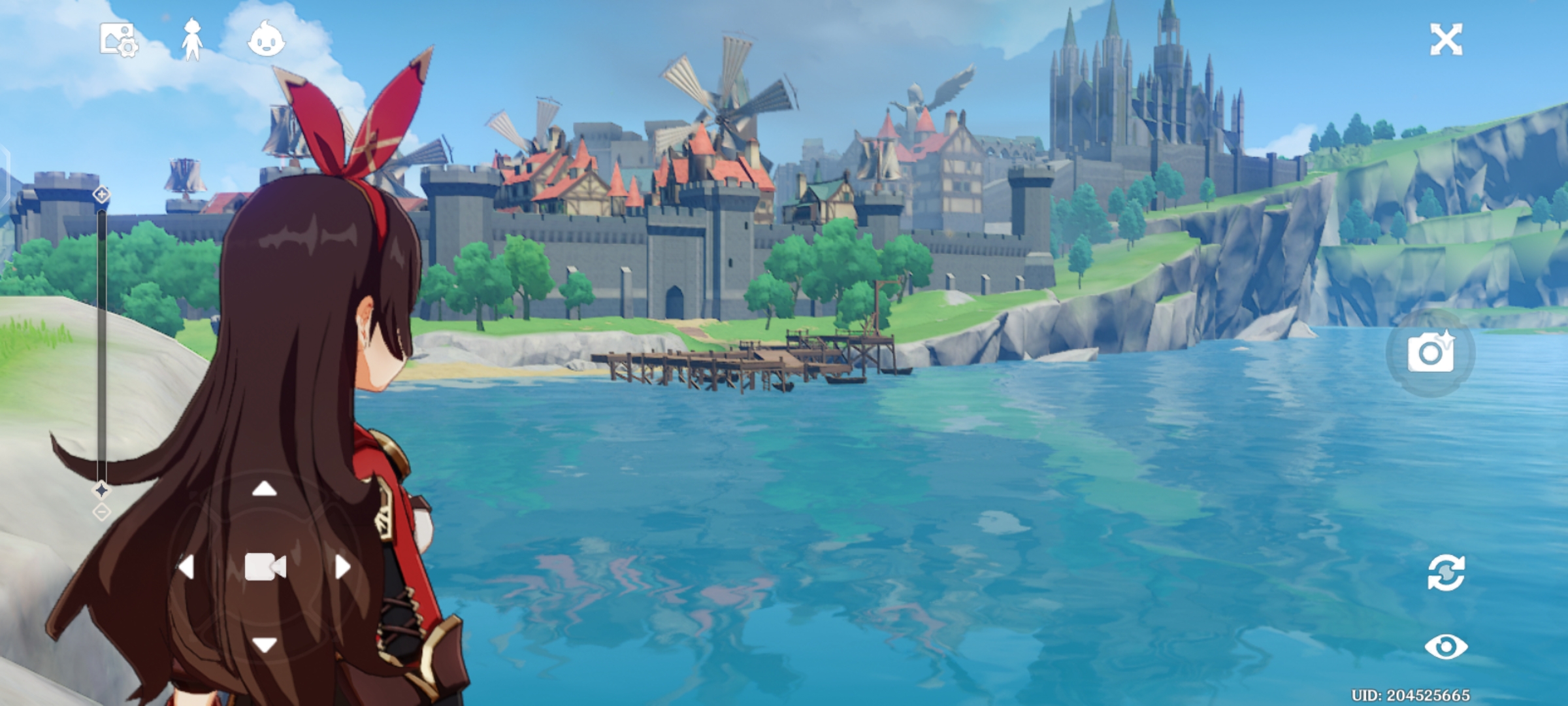Image resolution: width=1568 pixels, height=706 pixels.
Task: Move camera down with the down arrow
Action: pyautogui.click(x=265, y=645)
